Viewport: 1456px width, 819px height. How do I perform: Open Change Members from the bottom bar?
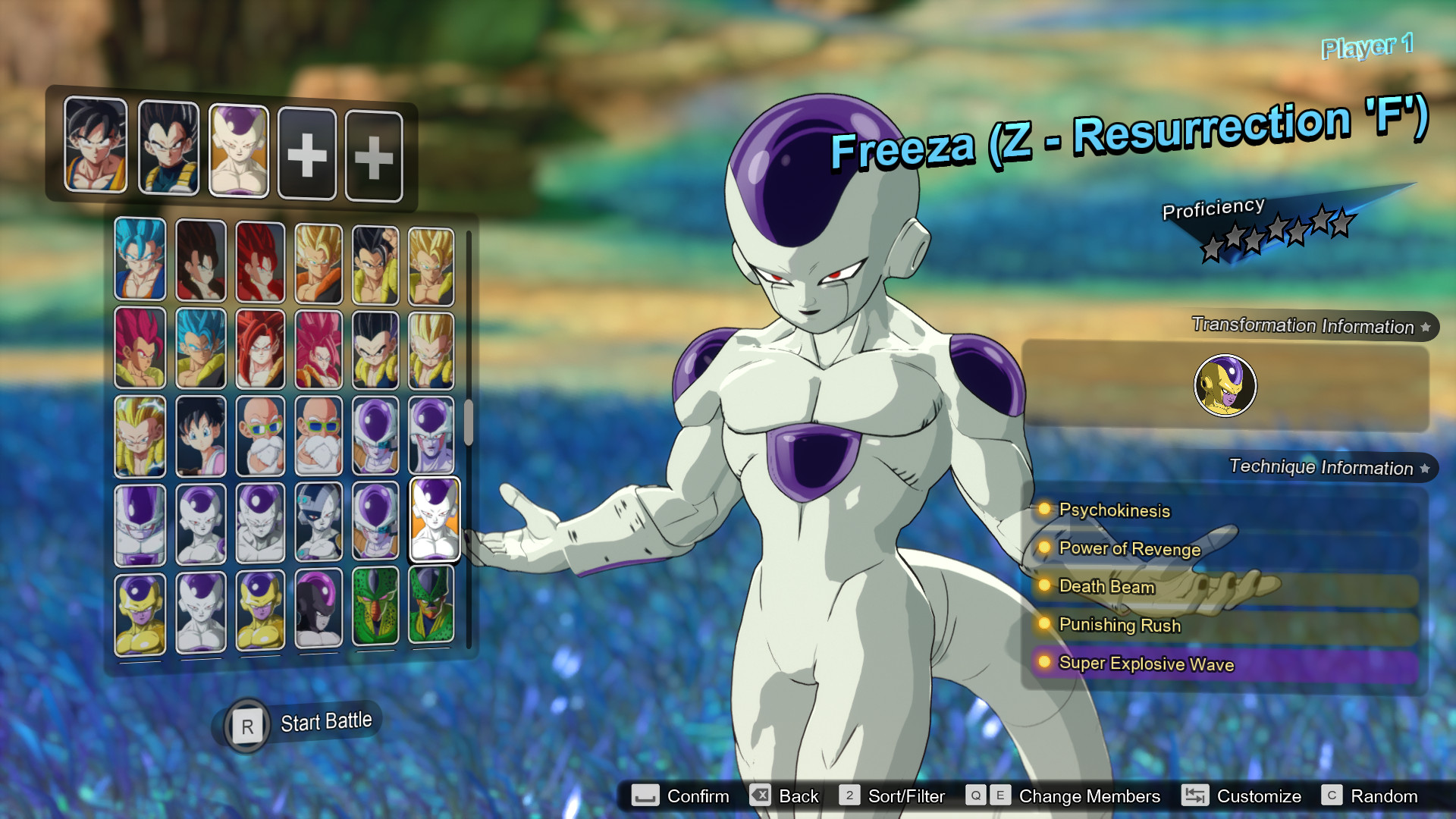tap(1088, 796)
